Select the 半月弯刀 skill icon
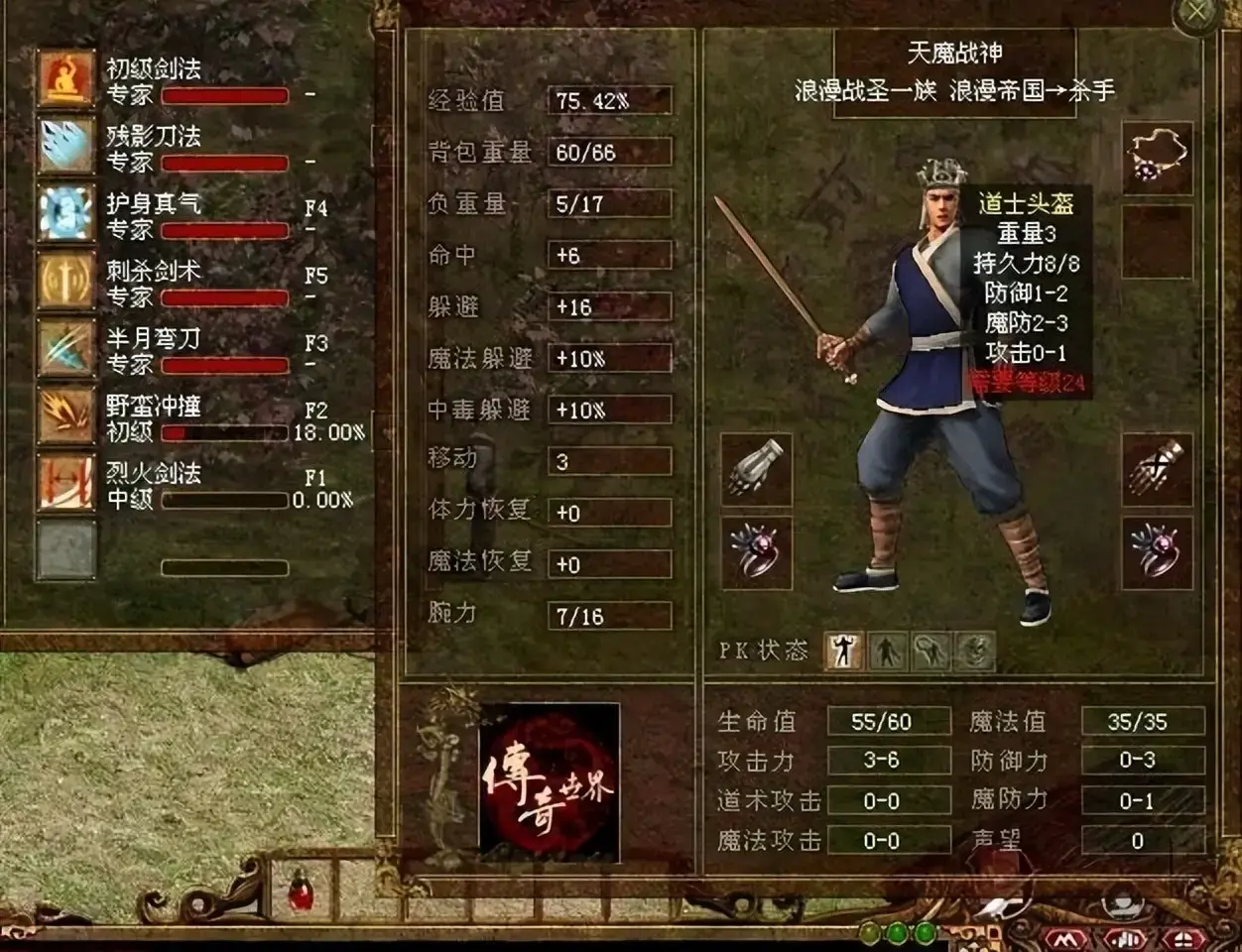Screen dimensions: 1242x952 pyautogui.click(x=66, y=348)
